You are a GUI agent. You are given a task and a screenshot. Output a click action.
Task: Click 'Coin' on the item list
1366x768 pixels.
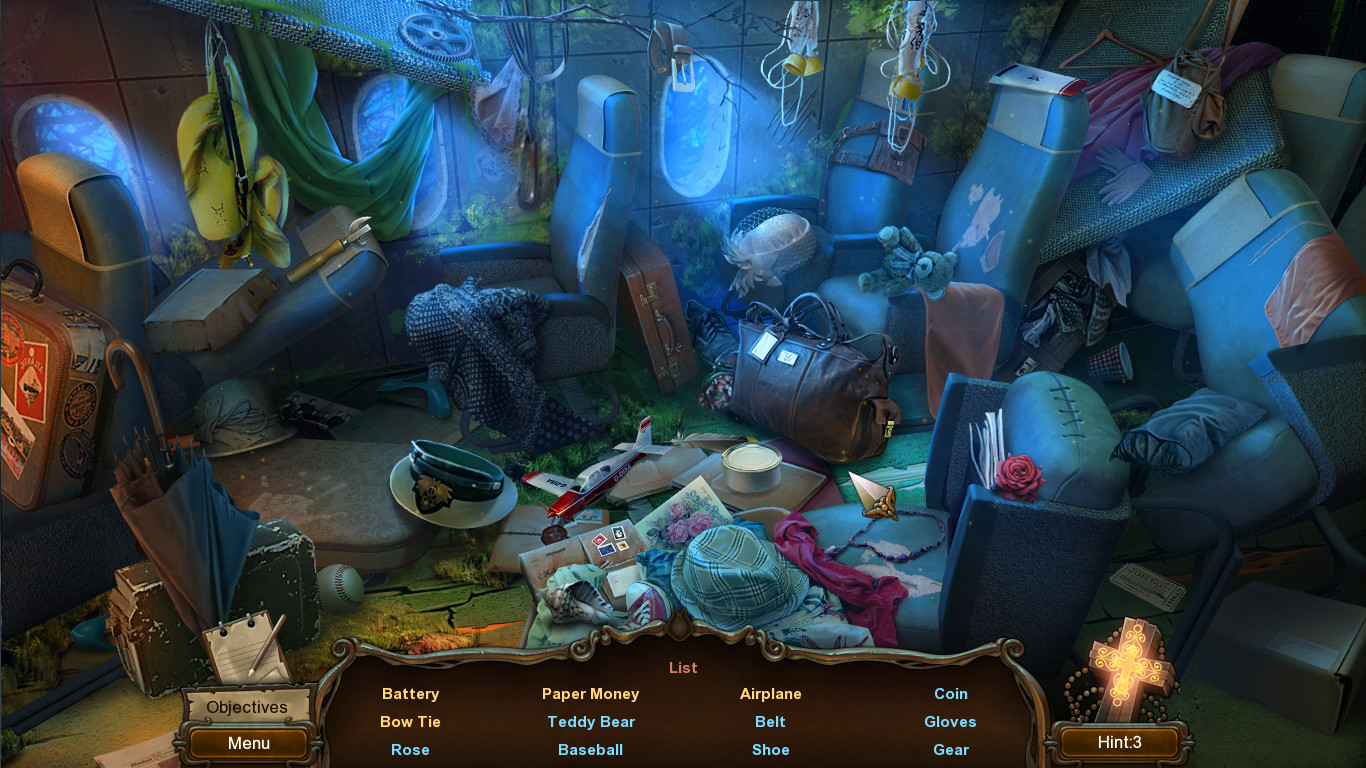950,693
